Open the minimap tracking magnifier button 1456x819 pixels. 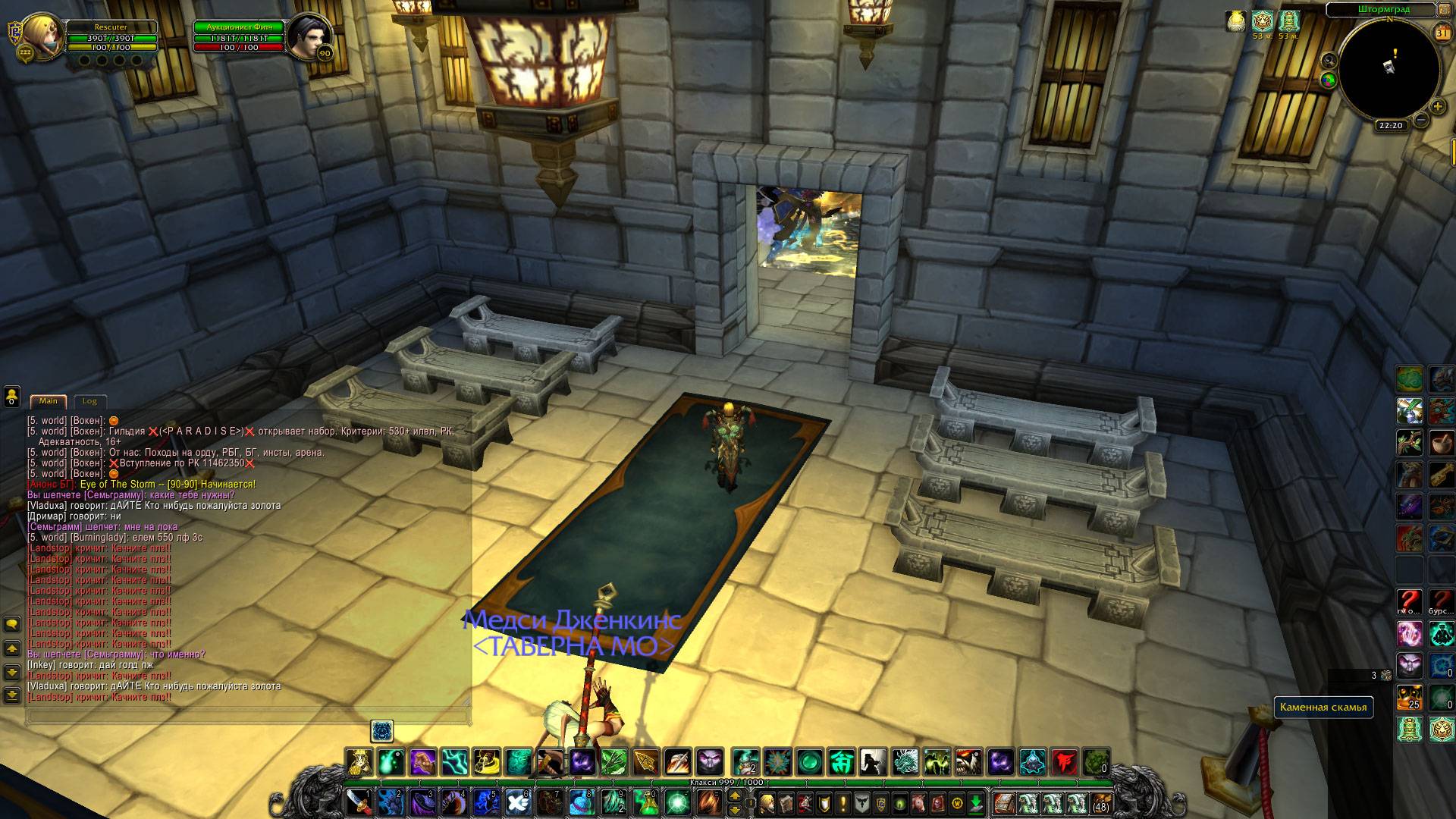click(1329, 61)
